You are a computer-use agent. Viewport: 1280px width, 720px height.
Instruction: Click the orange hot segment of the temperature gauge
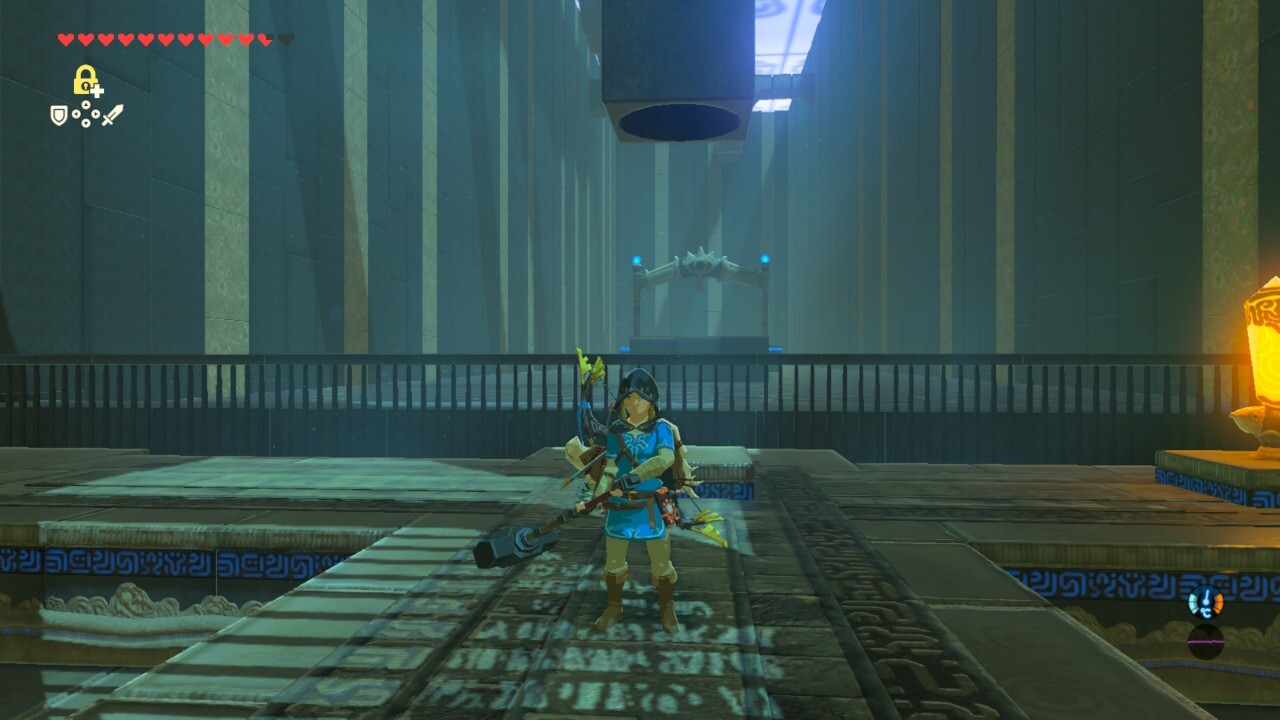[x=1220, y=601]
